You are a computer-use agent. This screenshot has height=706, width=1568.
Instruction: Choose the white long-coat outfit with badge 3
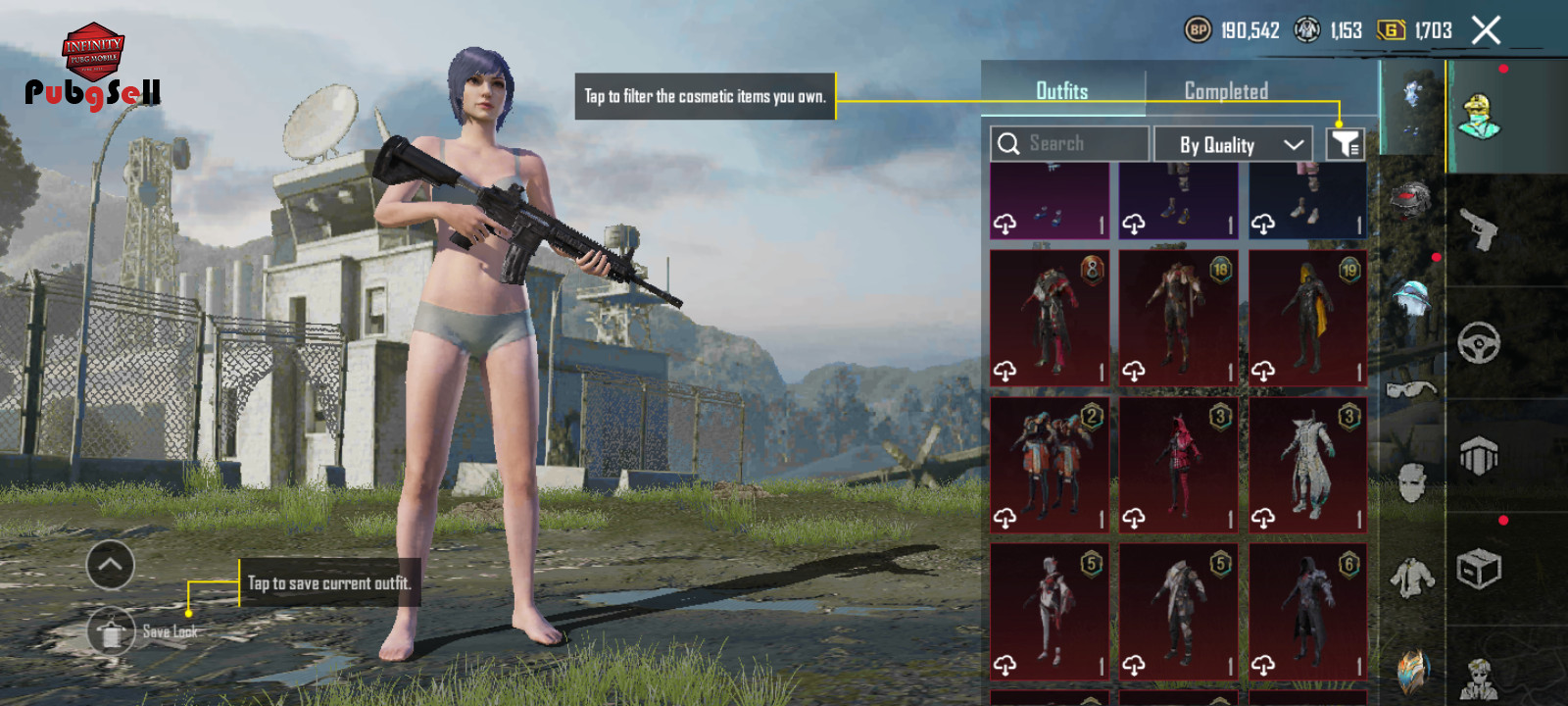pyautogui.click(x=1308, y=465)
